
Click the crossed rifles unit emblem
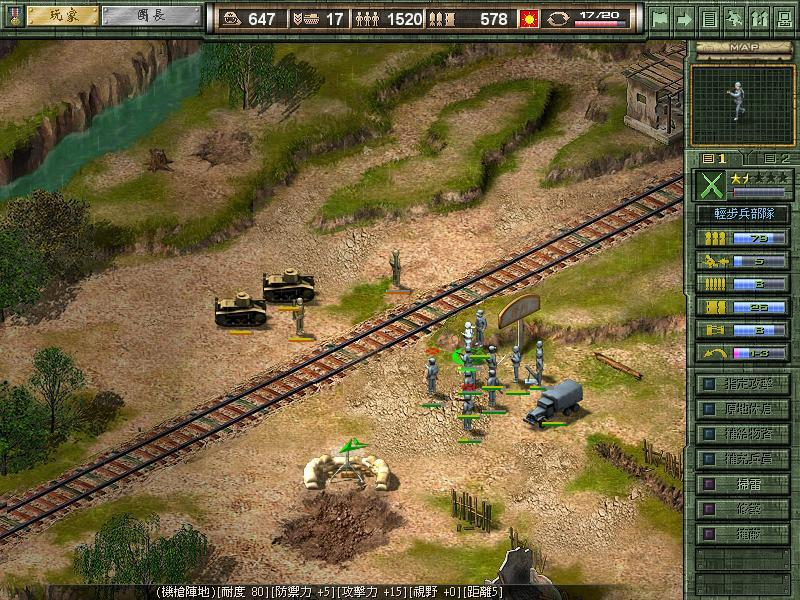click(710, 186)
